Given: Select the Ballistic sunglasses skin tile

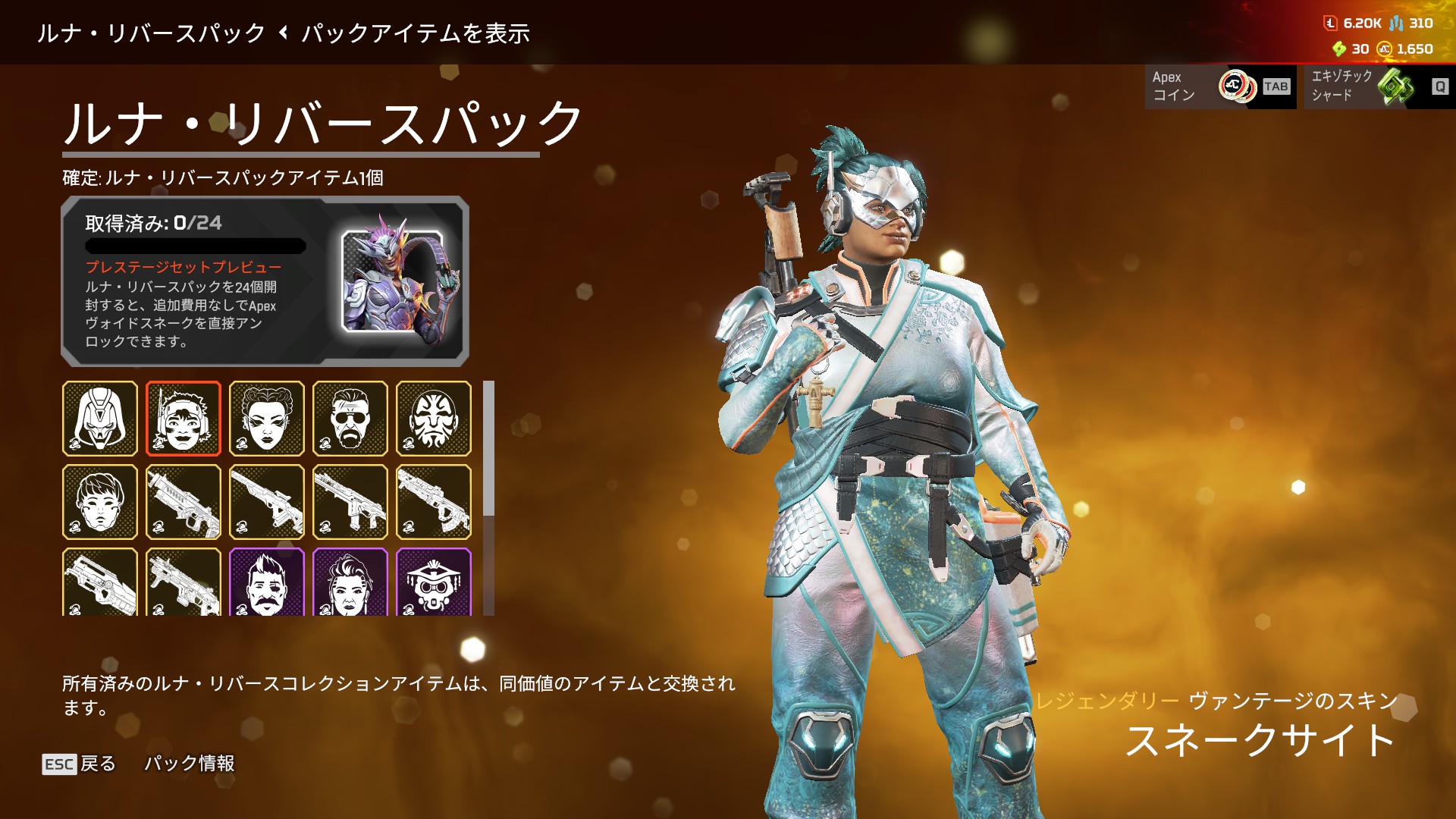Looking at the screenshot, I should coord(350,419).
